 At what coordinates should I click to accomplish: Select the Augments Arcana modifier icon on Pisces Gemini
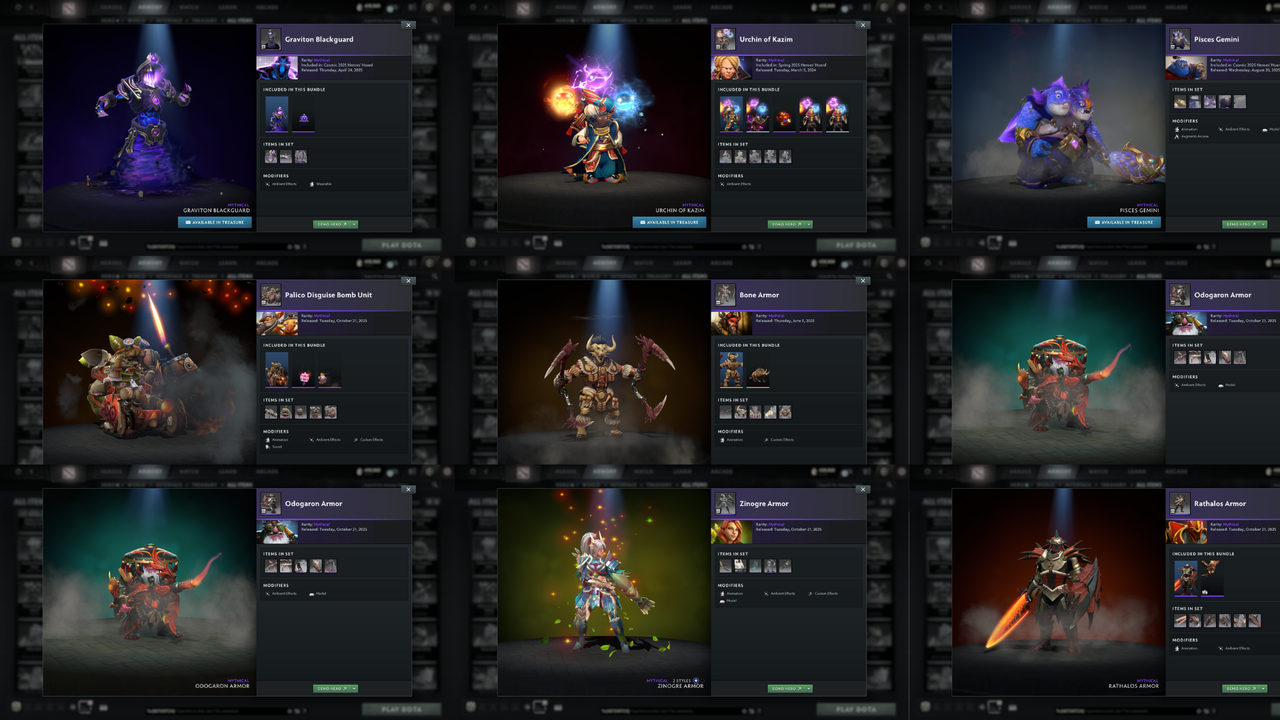tap(1177, 137)
